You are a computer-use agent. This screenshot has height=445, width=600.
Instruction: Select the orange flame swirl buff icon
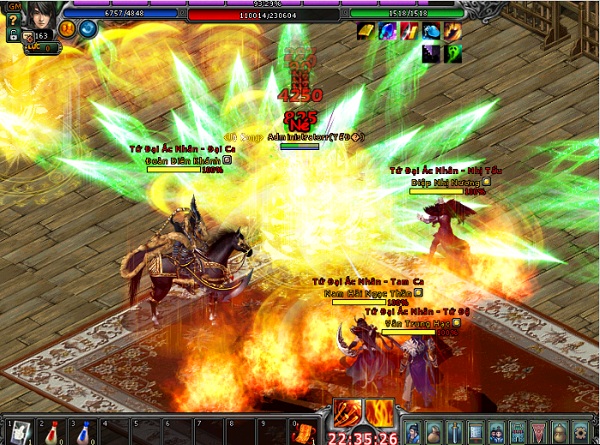[453, 32]
